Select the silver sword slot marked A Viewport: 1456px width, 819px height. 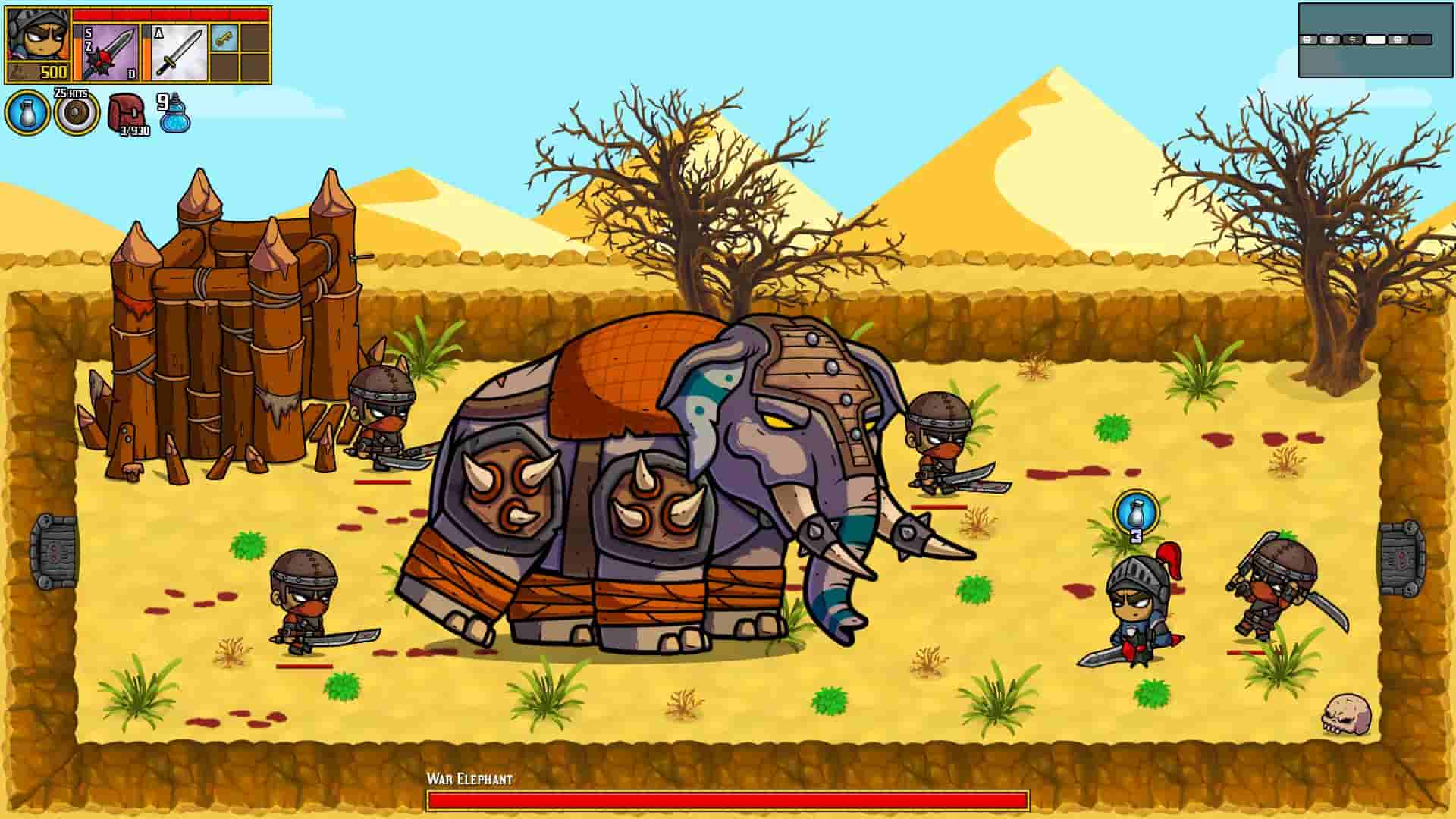(178, 51)
